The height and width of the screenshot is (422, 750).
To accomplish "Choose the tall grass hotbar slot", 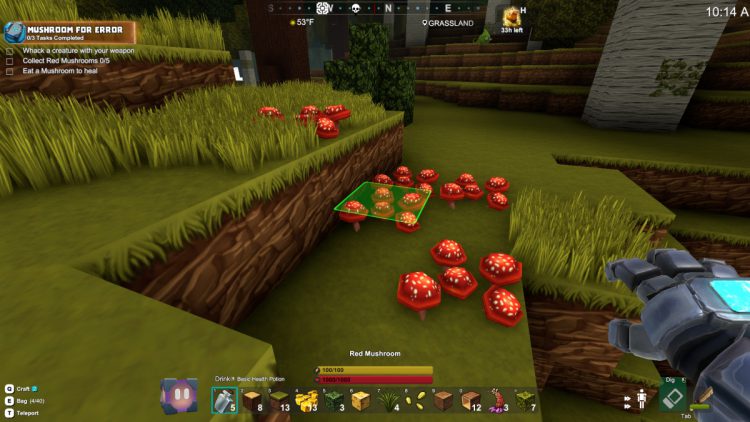I will click(x=387, y=400).
